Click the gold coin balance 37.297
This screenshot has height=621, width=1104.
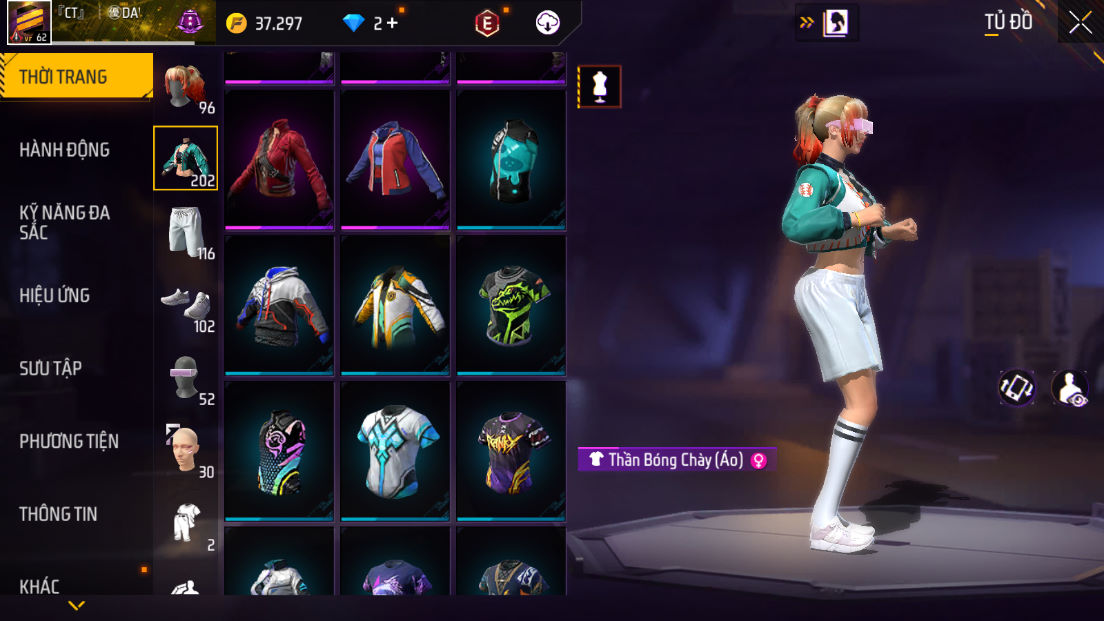[x=265, y=23]
